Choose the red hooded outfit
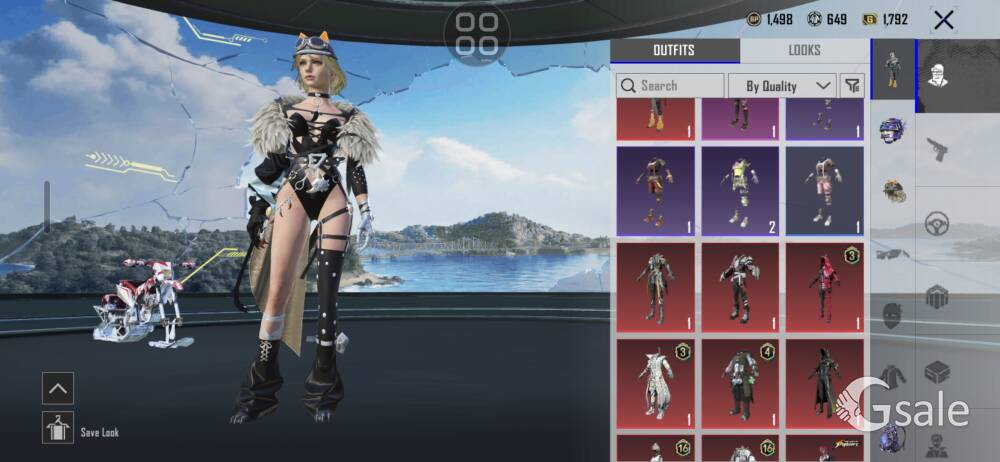This screenshot has width=1000, height=462. pos(824,287)
